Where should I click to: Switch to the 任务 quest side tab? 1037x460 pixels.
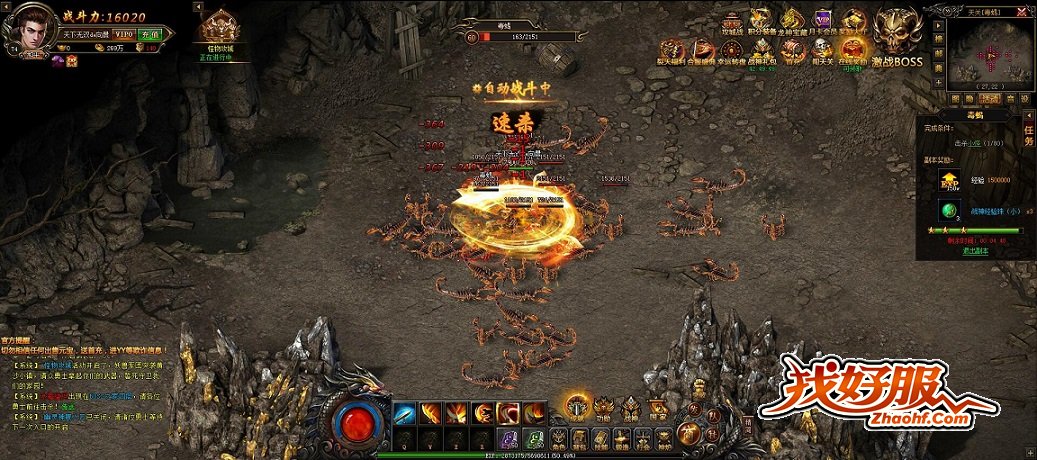1029,135
